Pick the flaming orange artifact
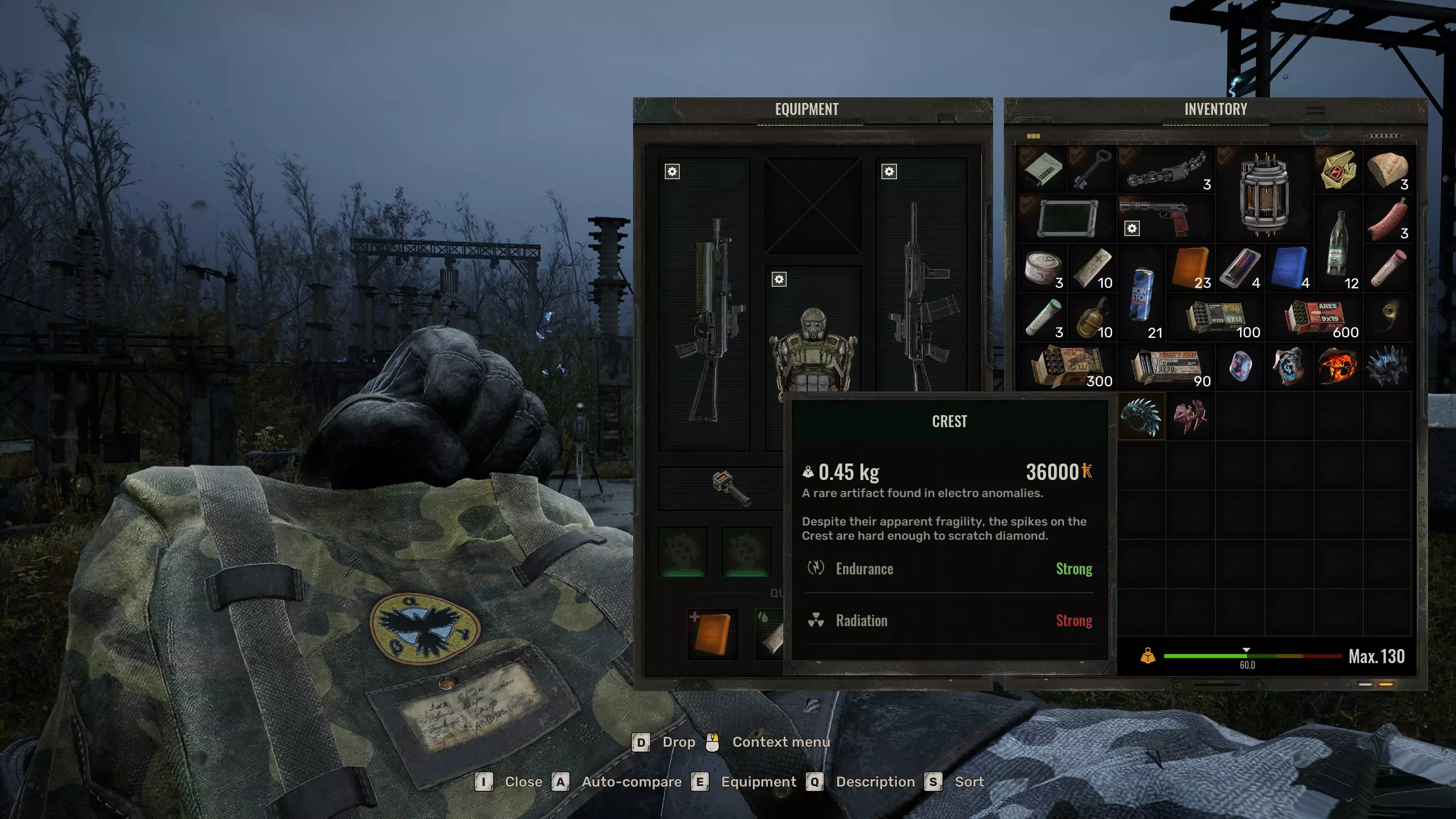This screenshot has height=819, width=1456. click(x=1338, y=366)
